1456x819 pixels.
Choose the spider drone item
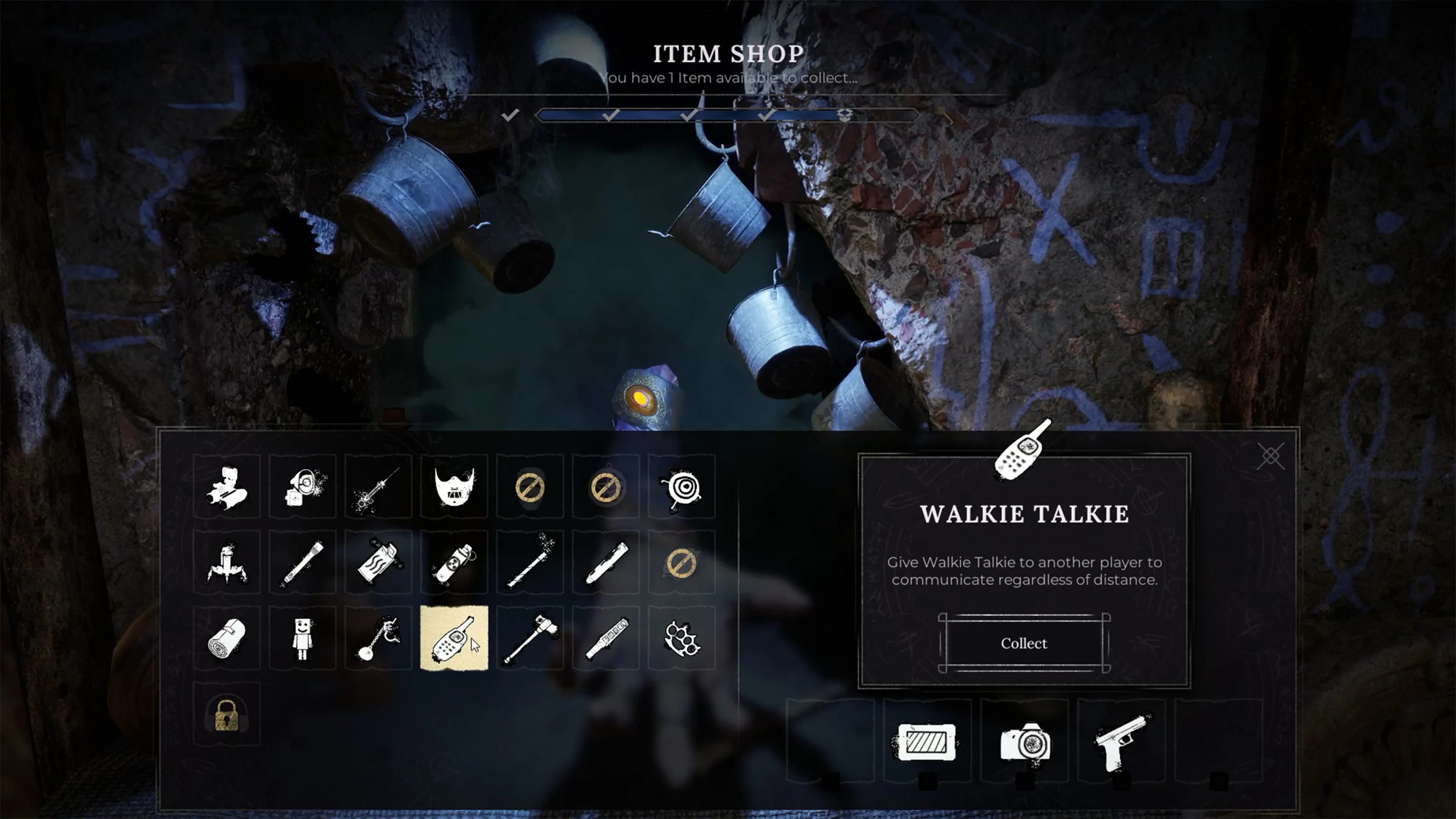(x=228, y=562)
